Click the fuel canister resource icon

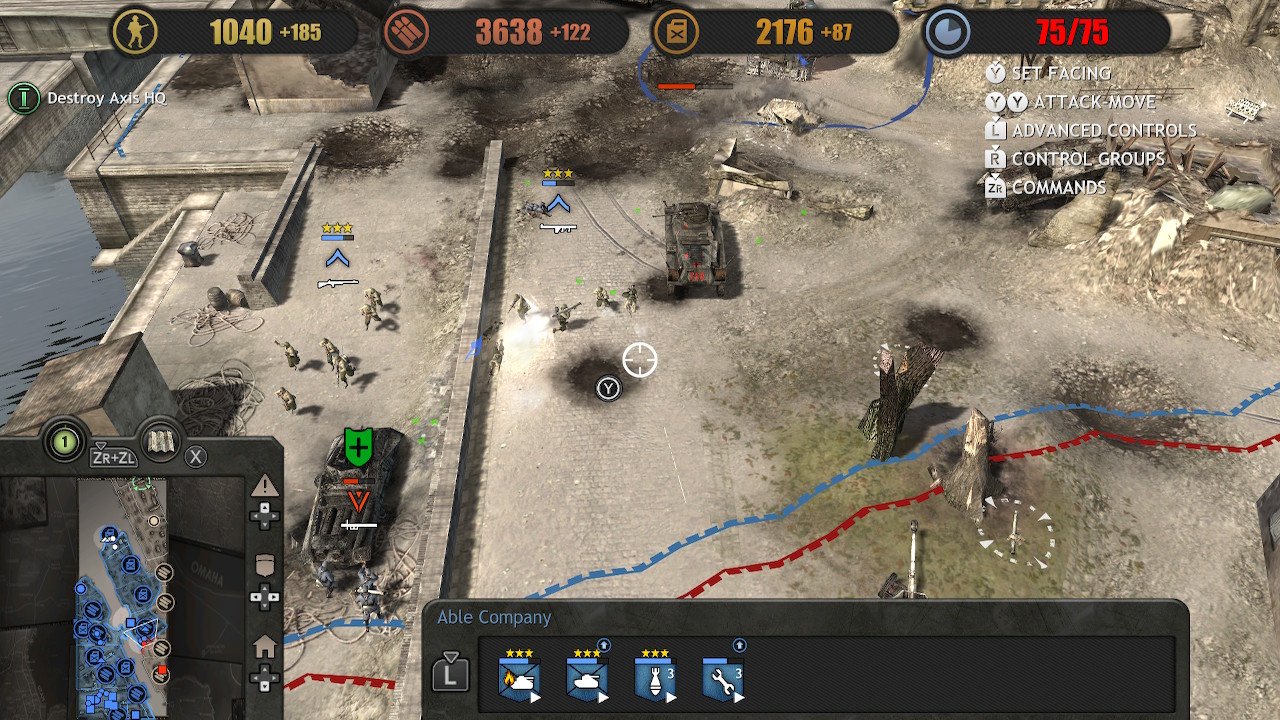pyautogui.click(x=676, y=32)
